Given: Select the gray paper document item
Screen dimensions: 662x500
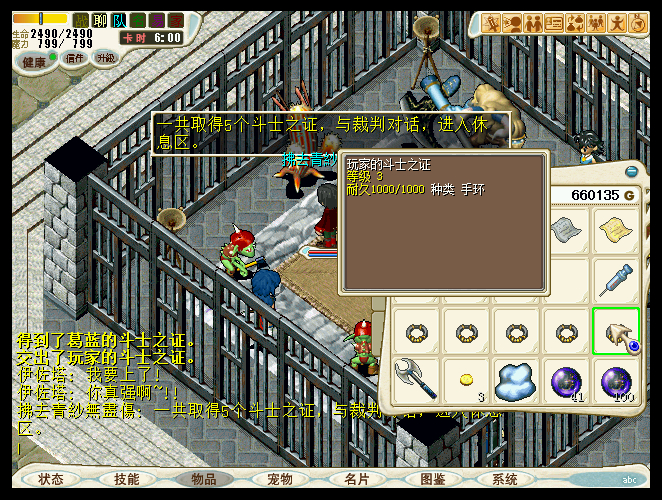Looking at the screenshot, I should [x=566, y=231].
